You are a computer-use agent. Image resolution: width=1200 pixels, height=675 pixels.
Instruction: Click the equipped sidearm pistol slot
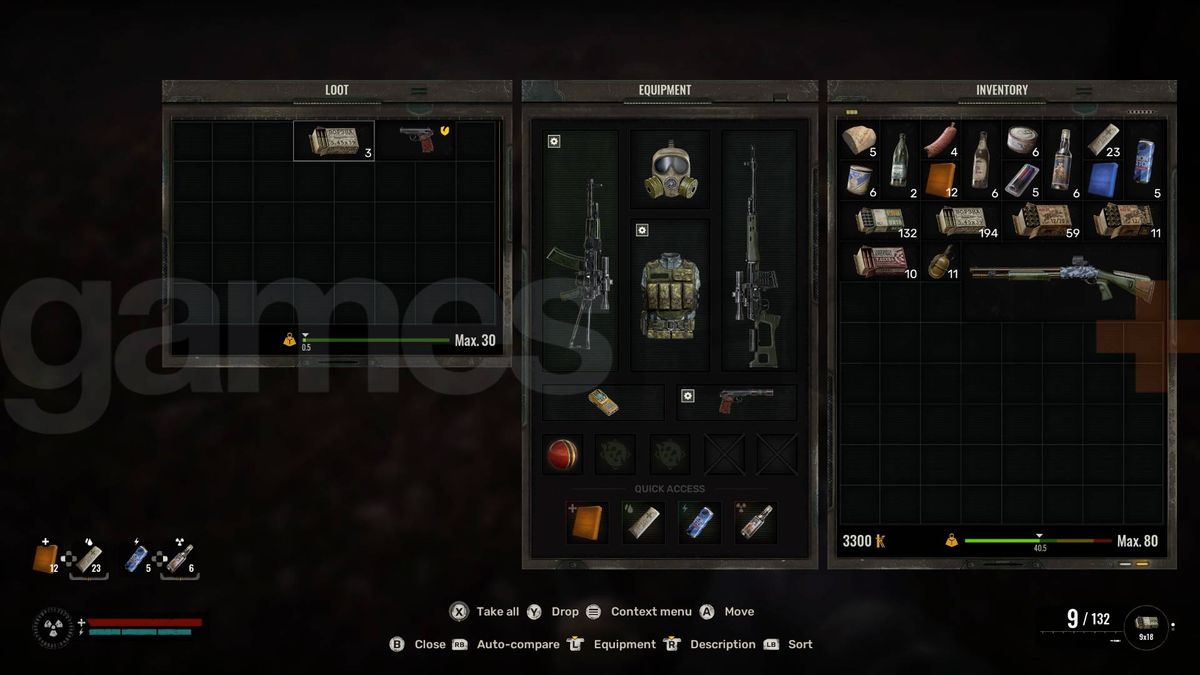pos(738,402)
